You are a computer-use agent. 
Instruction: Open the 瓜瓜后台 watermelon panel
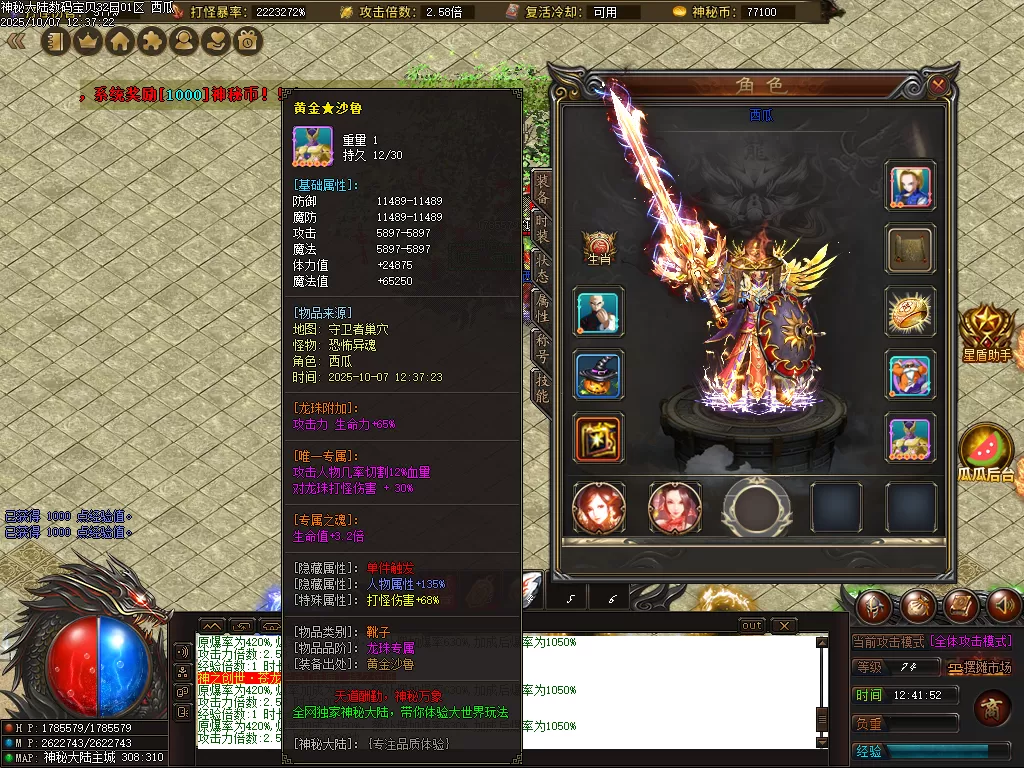(985, 453)
